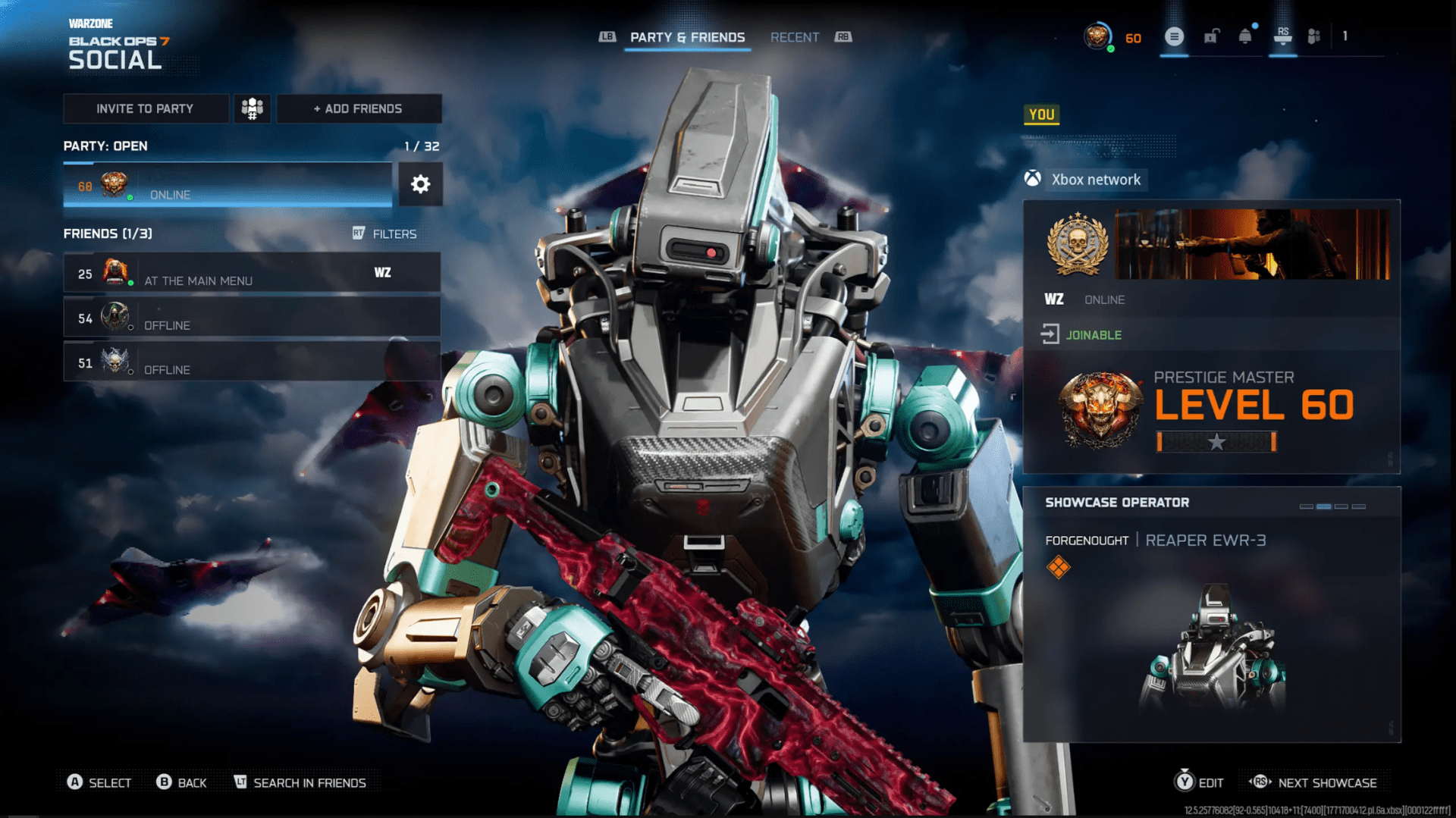Open party settings via the gear icon
Viewport: 1456px width, 818px height.
[x=421, y=183]
